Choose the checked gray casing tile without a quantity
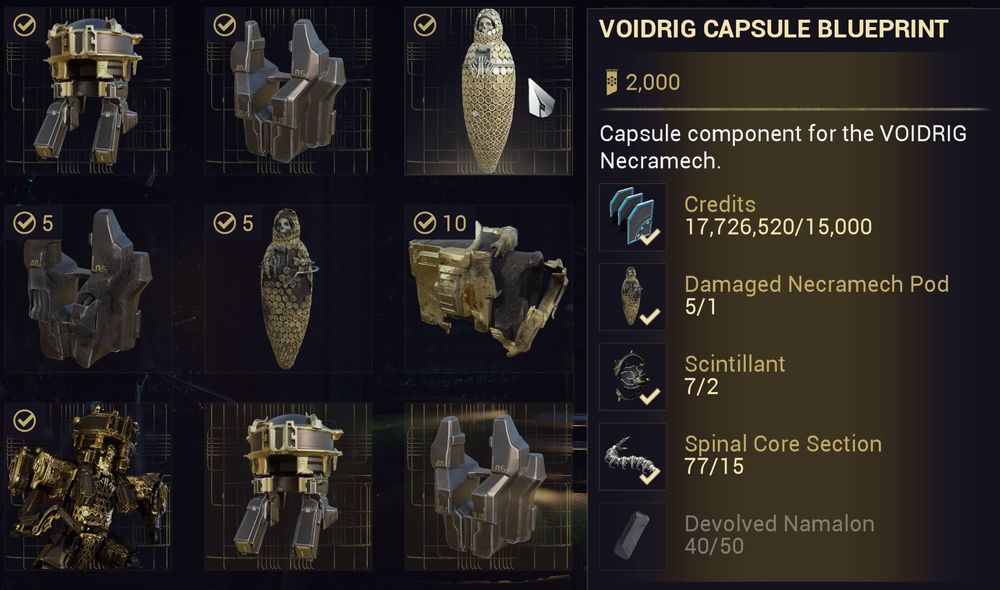Screen dimensions: 1000x590 [287, 90]
